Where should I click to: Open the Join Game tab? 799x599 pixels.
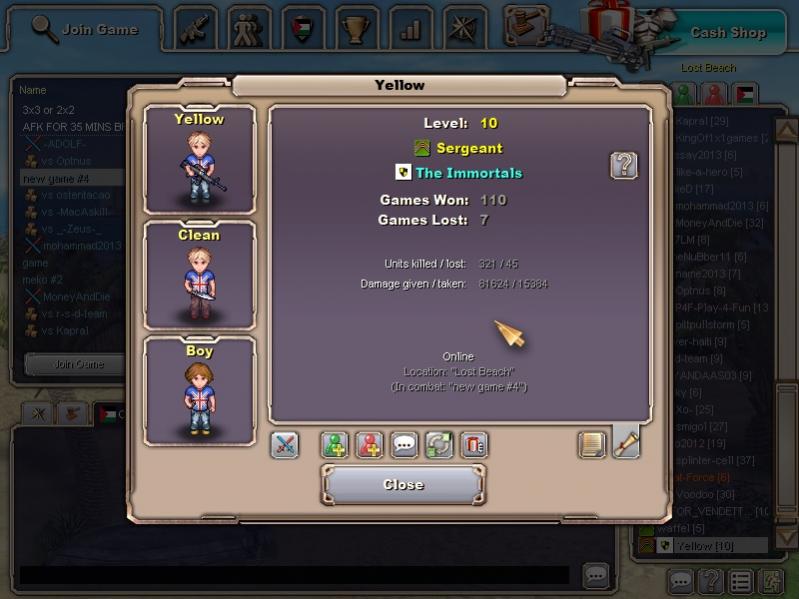(x=85, y=29)
